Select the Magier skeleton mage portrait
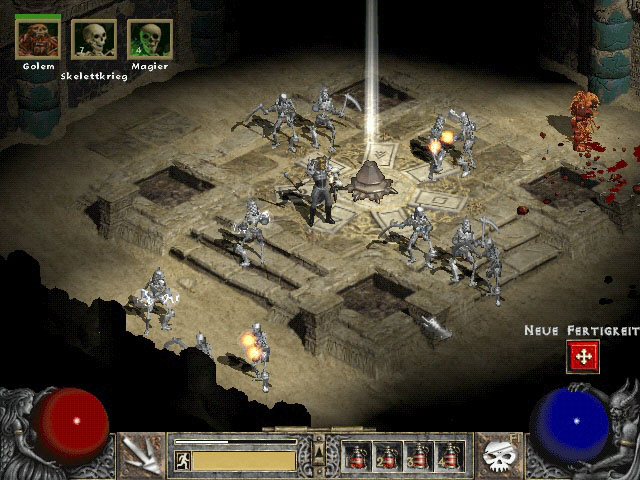 click(x=149, y=39)
